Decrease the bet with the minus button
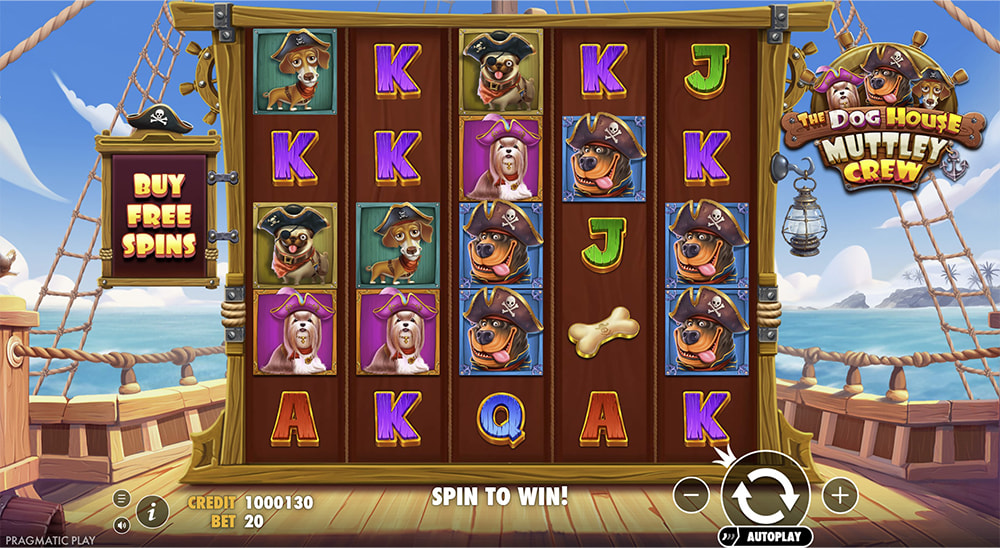The width and height of the screenshot is (1000, 548). coord(691,493)
